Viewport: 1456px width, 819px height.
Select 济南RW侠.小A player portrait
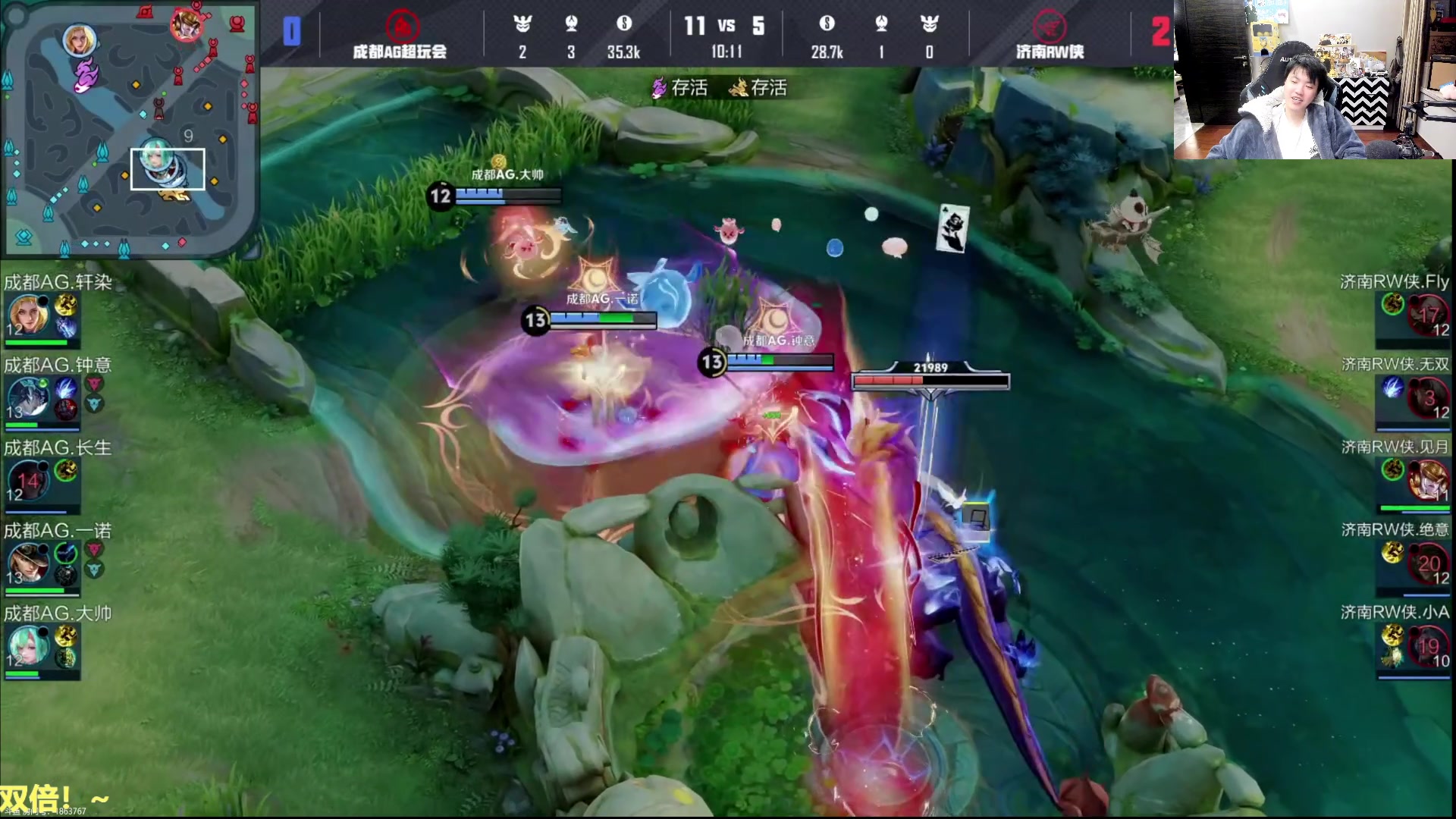(x=1428, y=645)
